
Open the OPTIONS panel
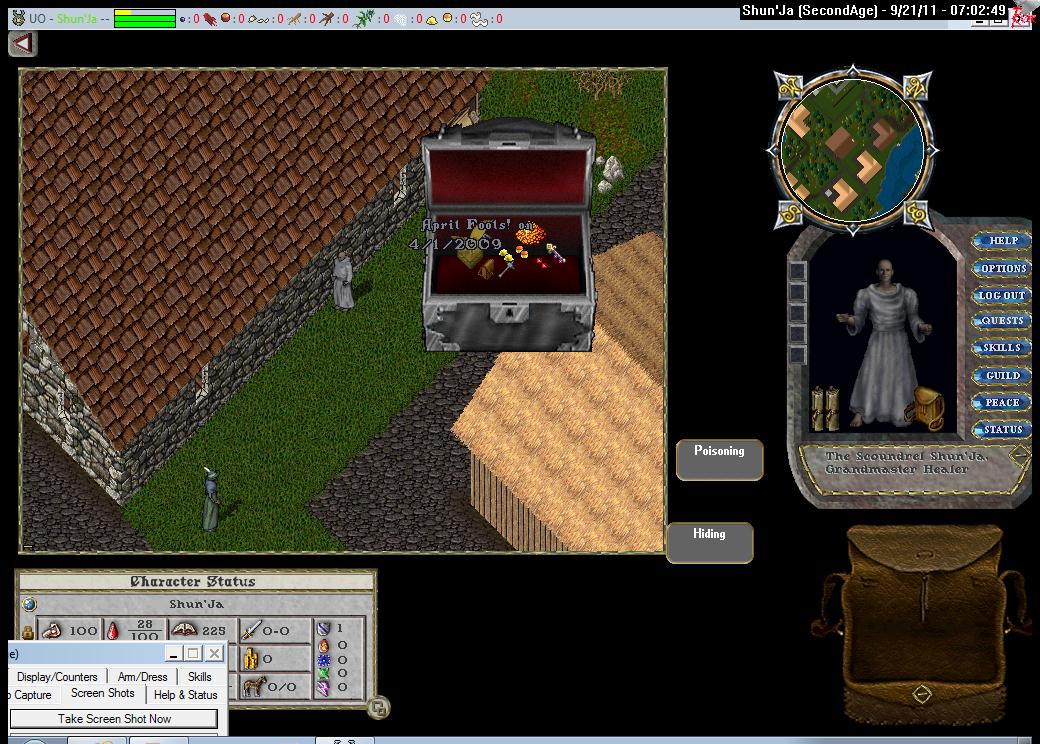coord(1002,268)
